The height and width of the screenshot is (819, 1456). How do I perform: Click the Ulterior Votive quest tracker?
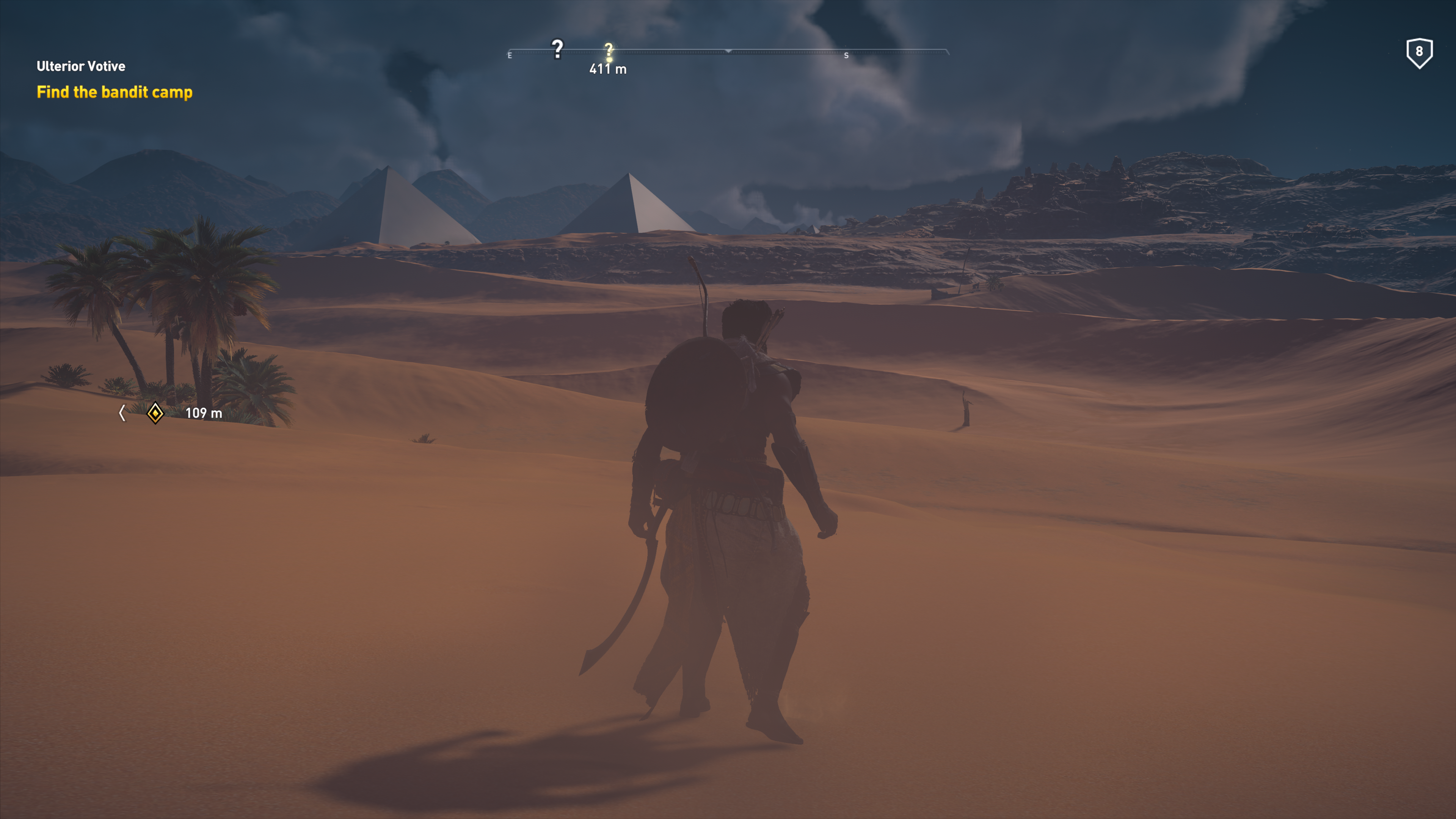(x=81, y=66)
